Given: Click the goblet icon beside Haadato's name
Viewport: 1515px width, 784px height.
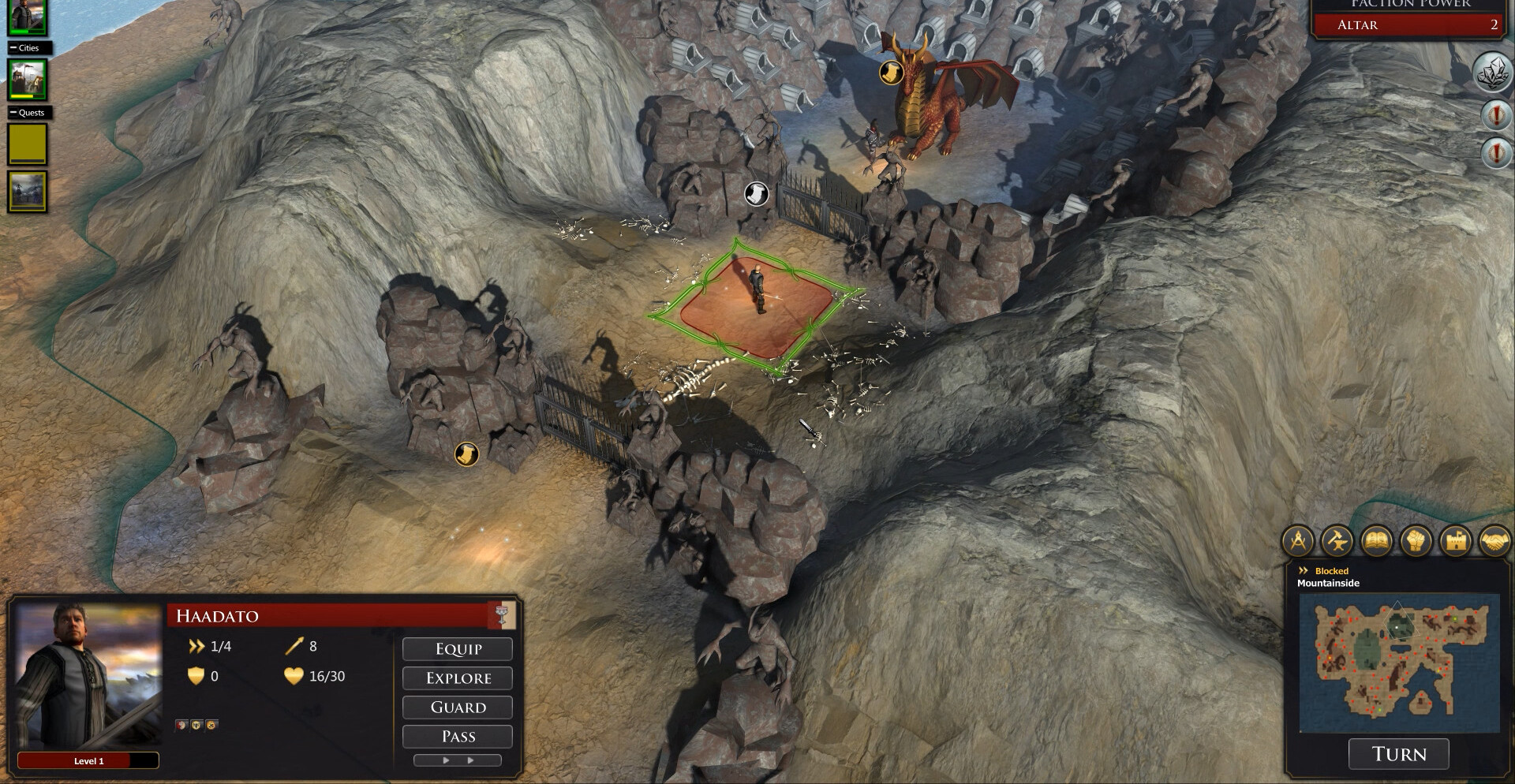Looking at the screenshot, I should click(501, 615).
